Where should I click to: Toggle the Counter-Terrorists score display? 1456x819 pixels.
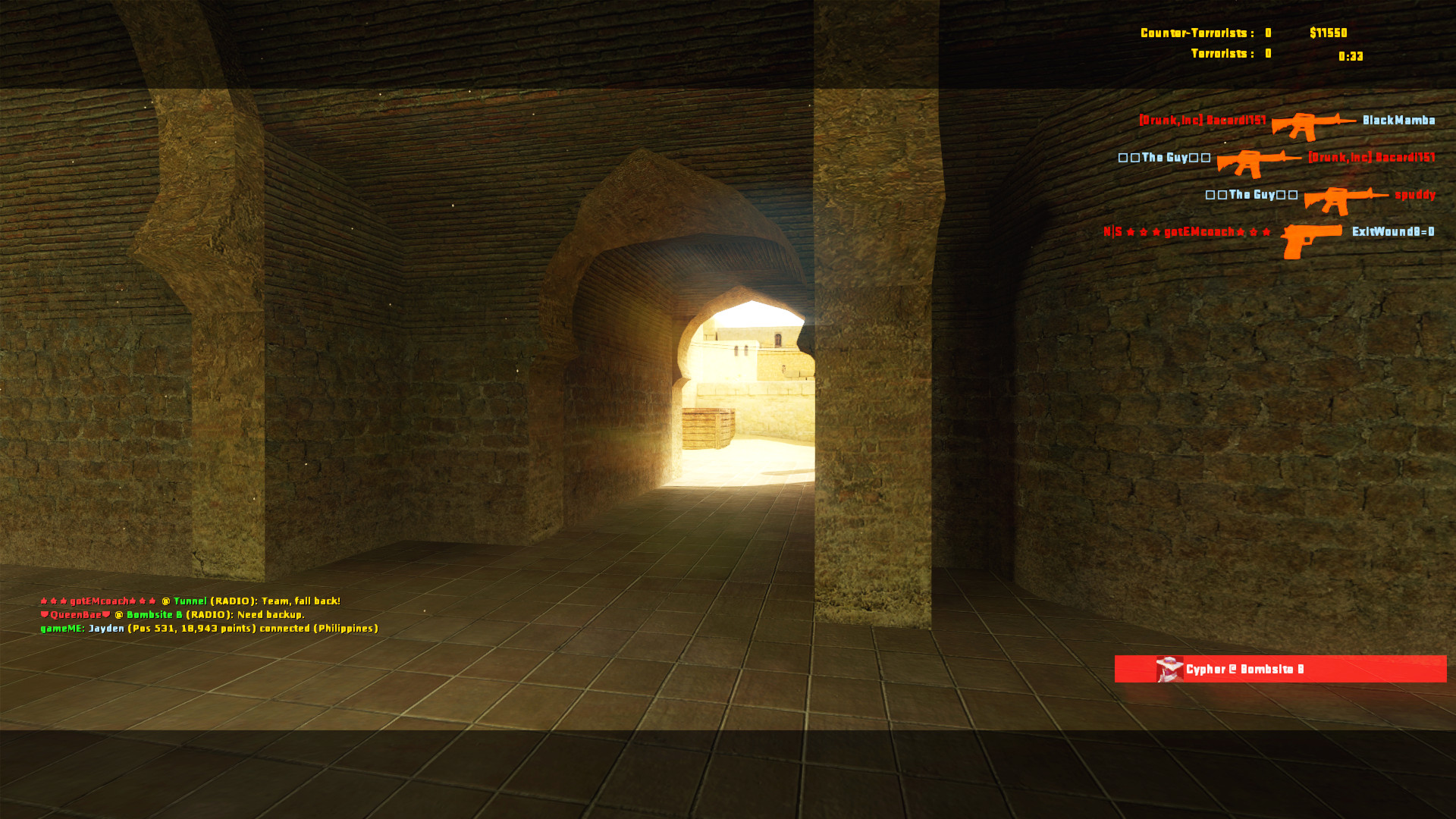click(1204, 32)
